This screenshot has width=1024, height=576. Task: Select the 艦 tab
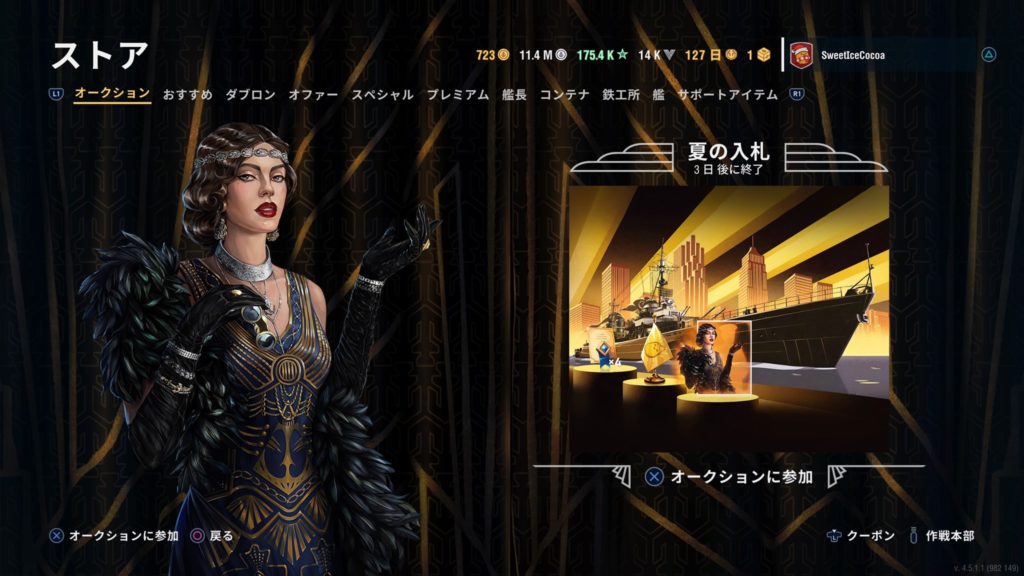[x=658, y=95]
